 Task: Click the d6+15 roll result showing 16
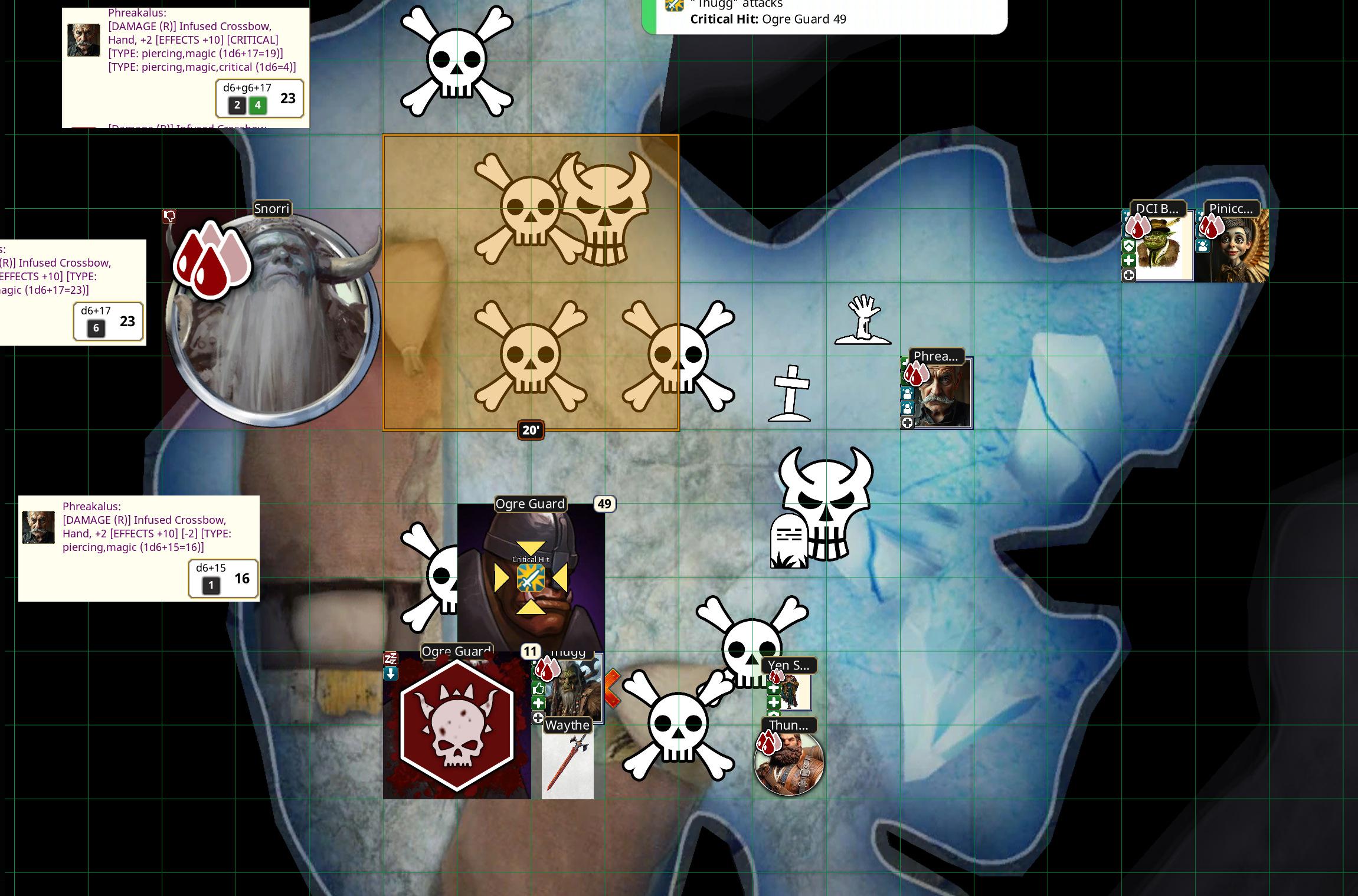coord(222,579)
